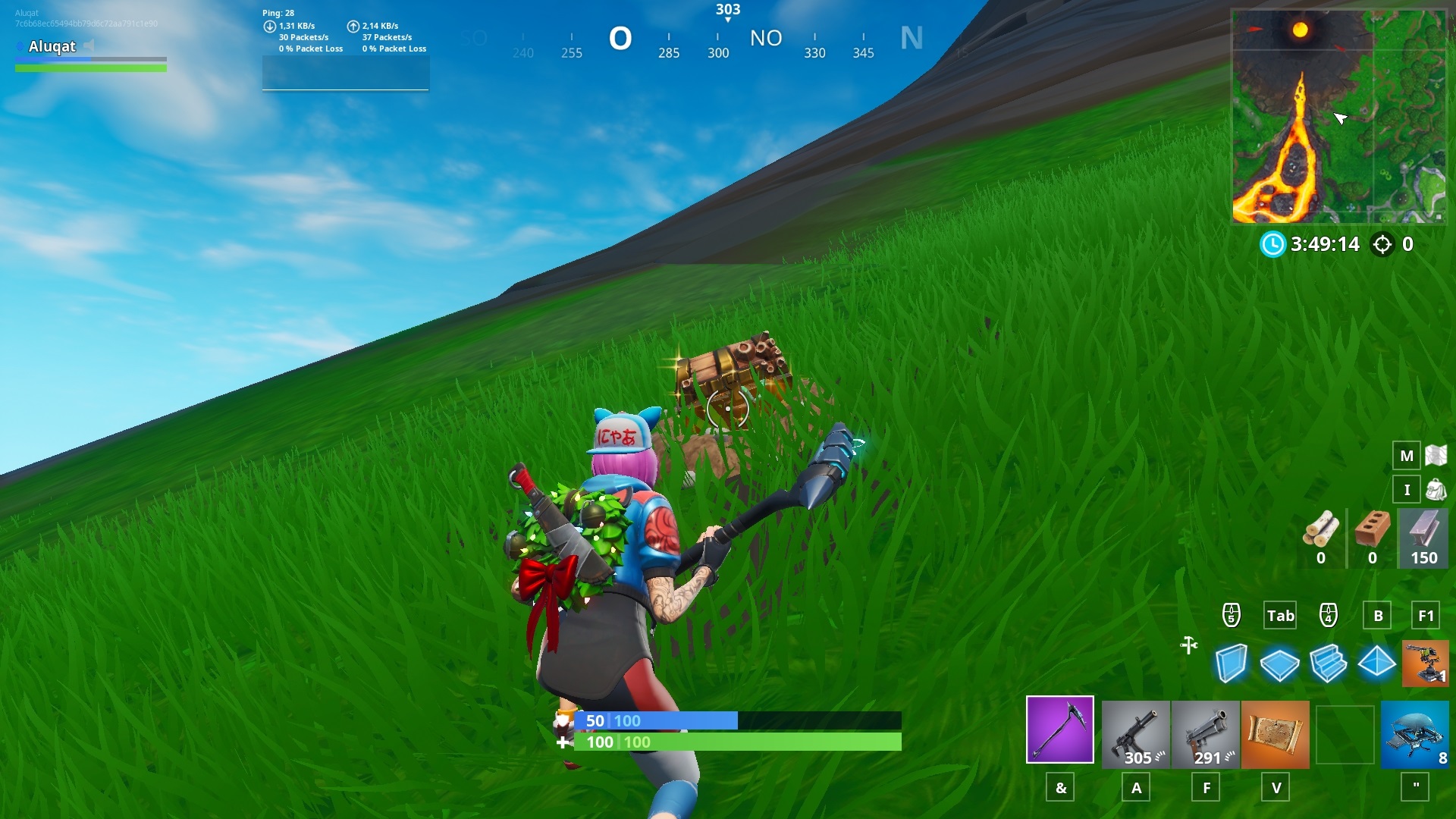Select the wall build piece icon
Image resolution: width=1456 pixels, height=819 pixels.
[x=1232, y=664]
